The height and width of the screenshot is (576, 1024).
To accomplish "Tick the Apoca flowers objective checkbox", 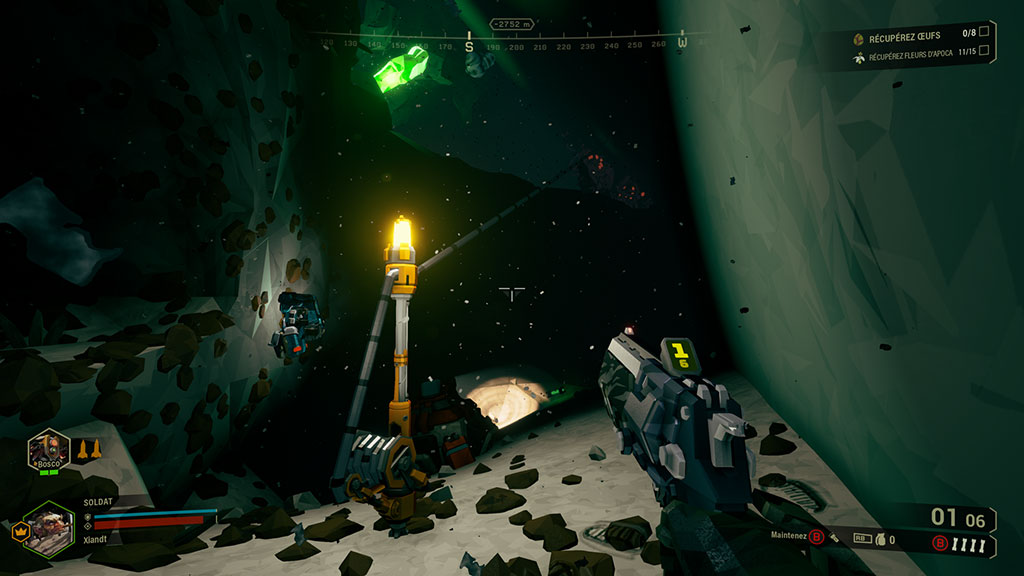I will (984, 51).
